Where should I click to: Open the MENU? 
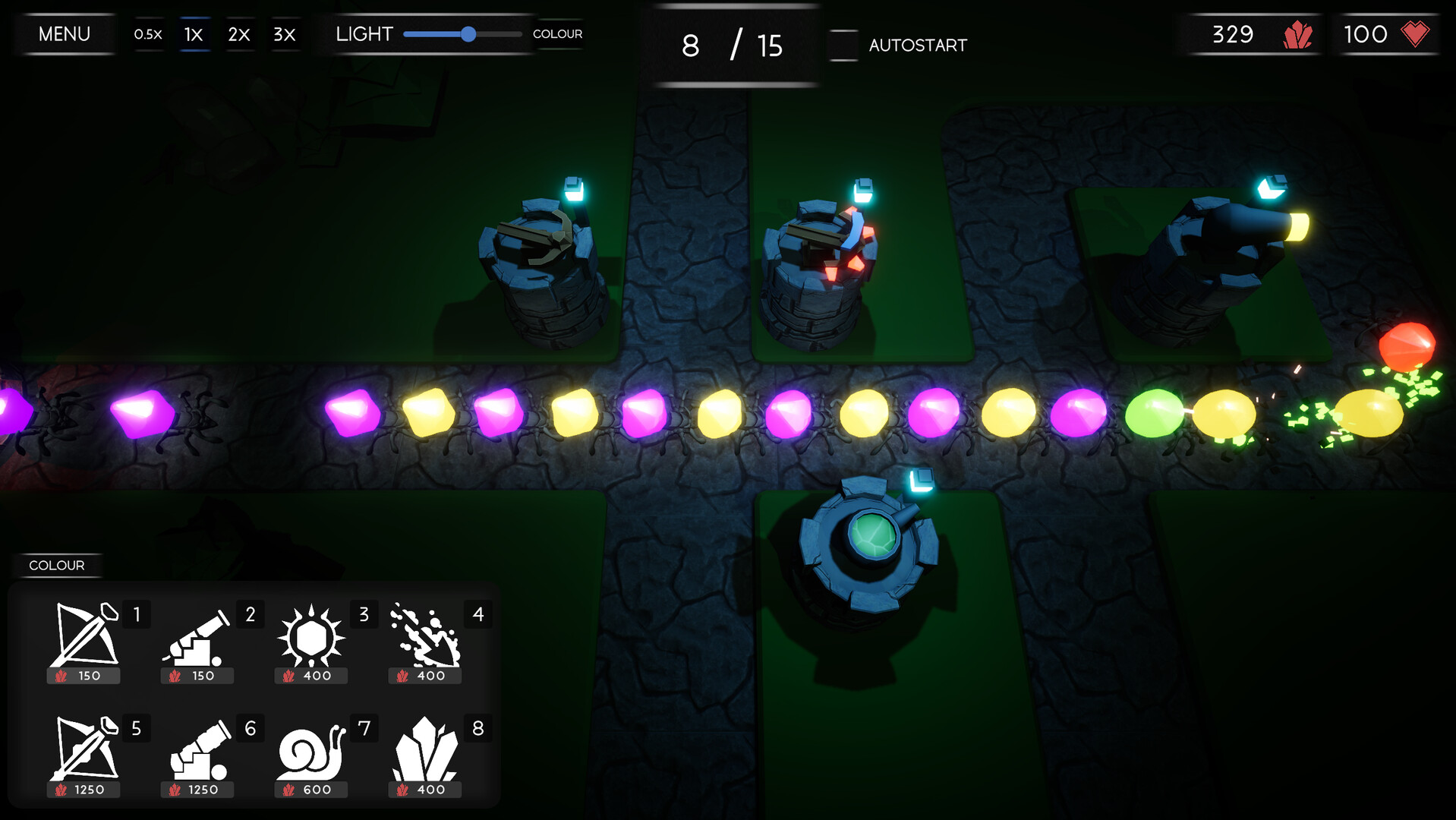65,33
